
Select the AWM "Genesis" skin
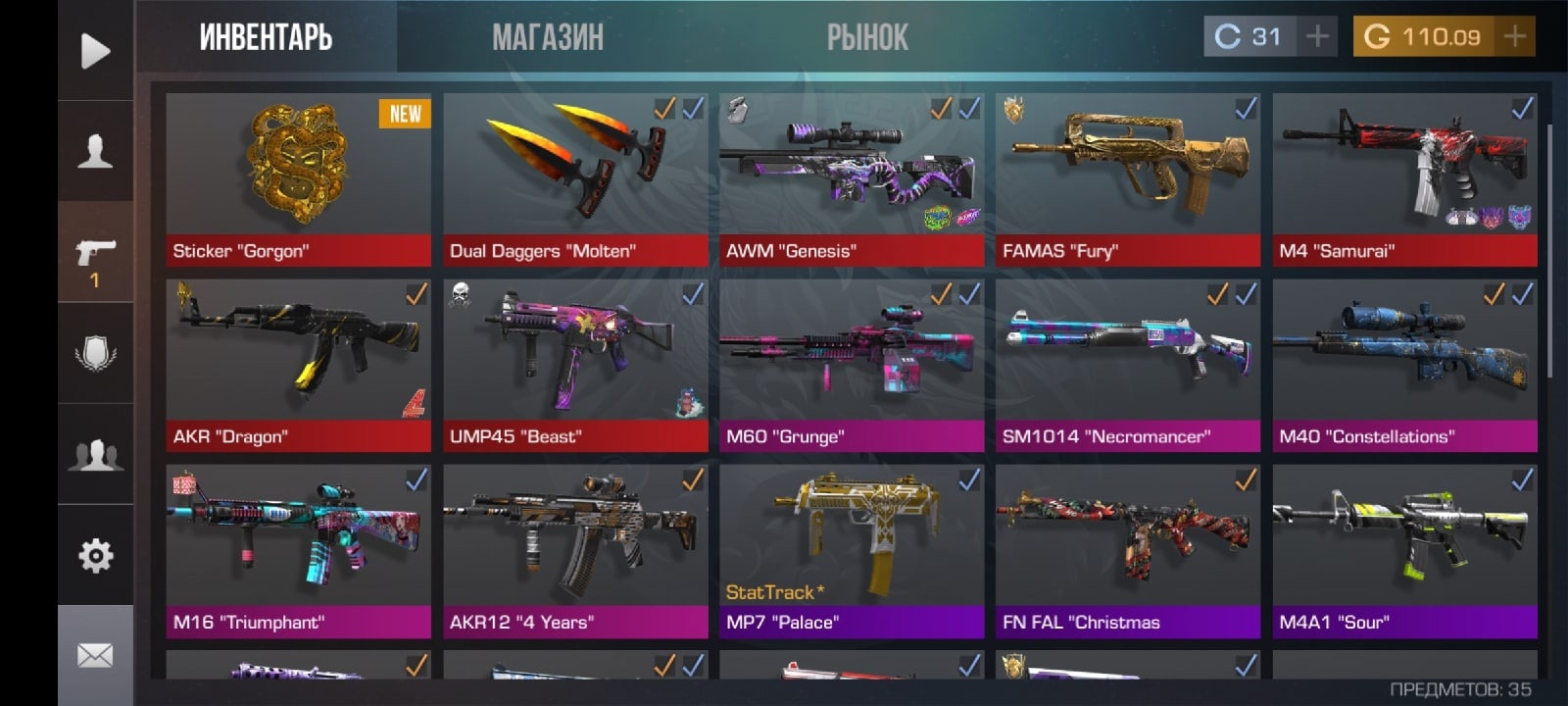tap(852, 179)
